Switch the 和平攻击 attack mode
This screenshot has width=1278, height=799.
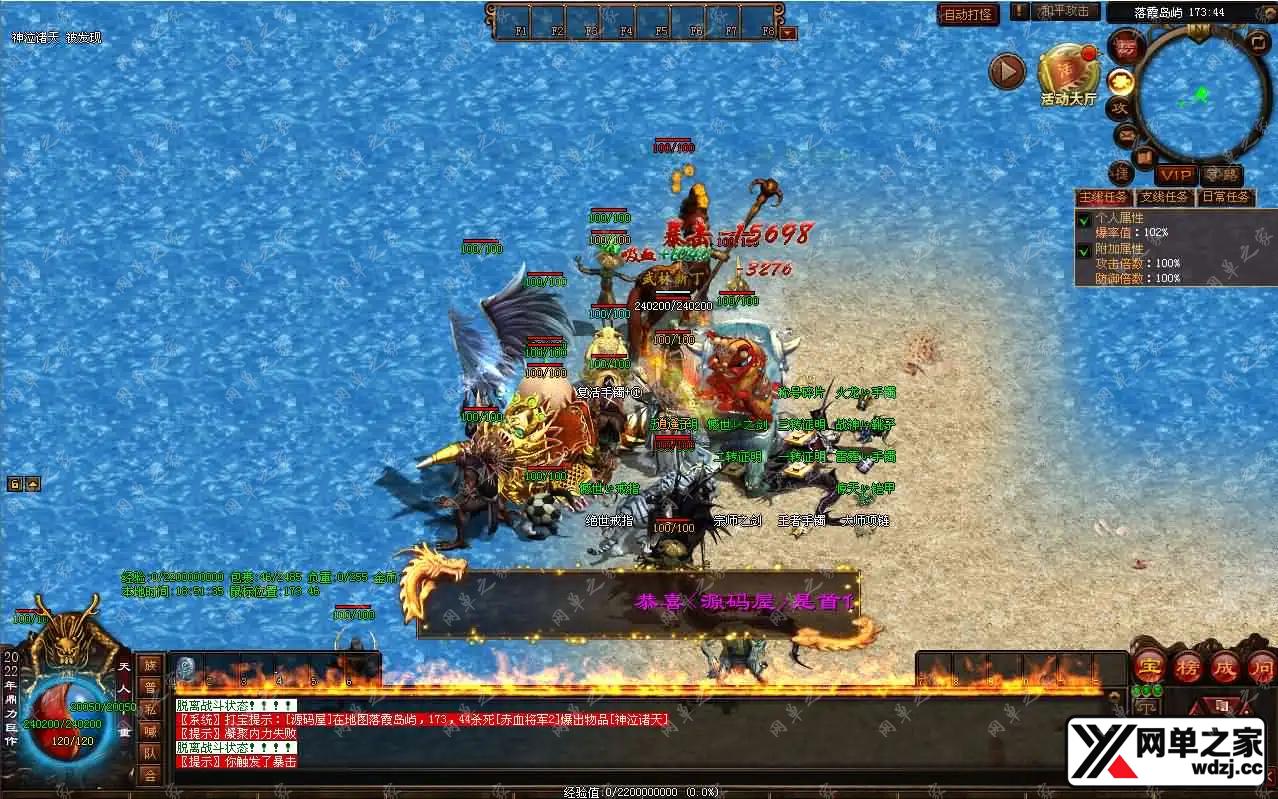1064,12
